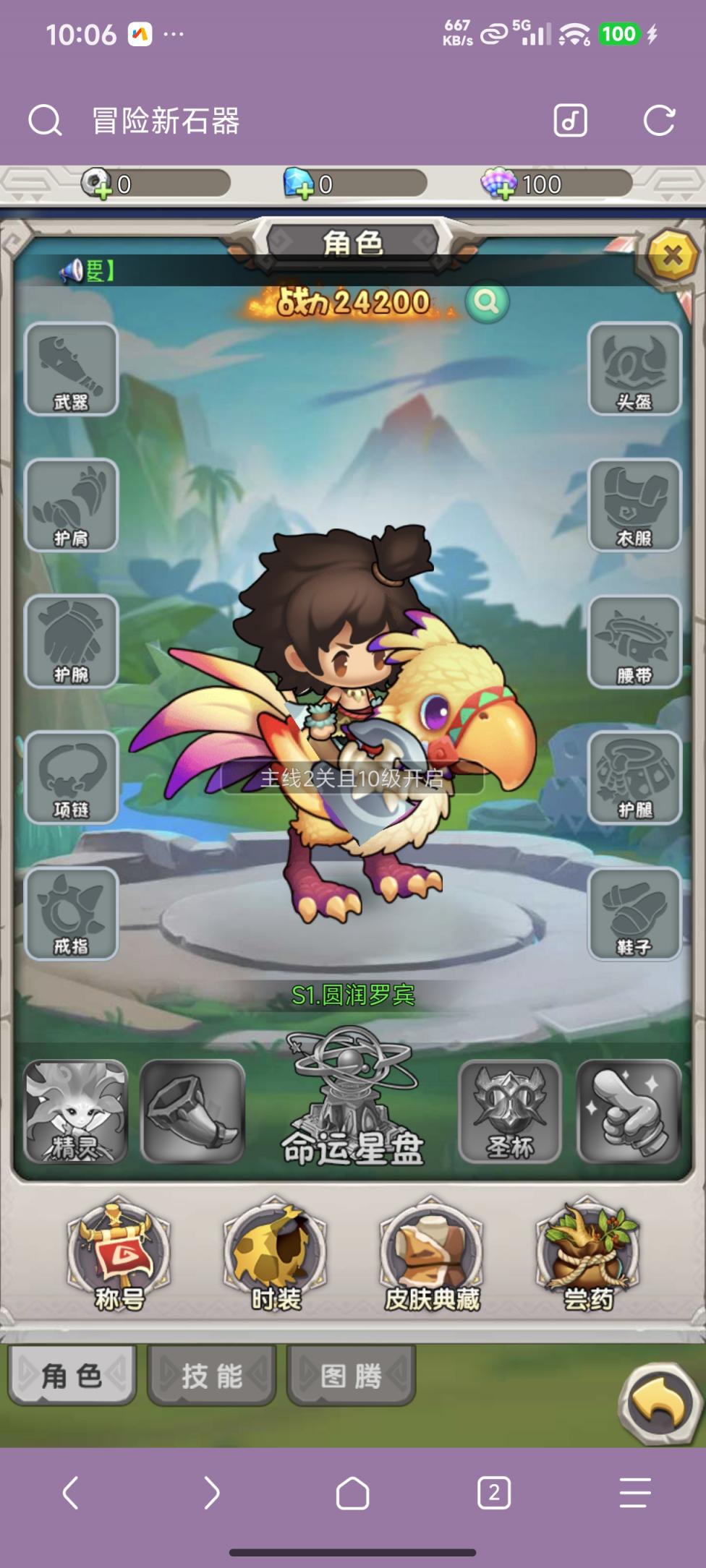Select the 衣服 clothing slot
Image resolution: width=706 pixels, height=1568 pixels.
[634, 505]
